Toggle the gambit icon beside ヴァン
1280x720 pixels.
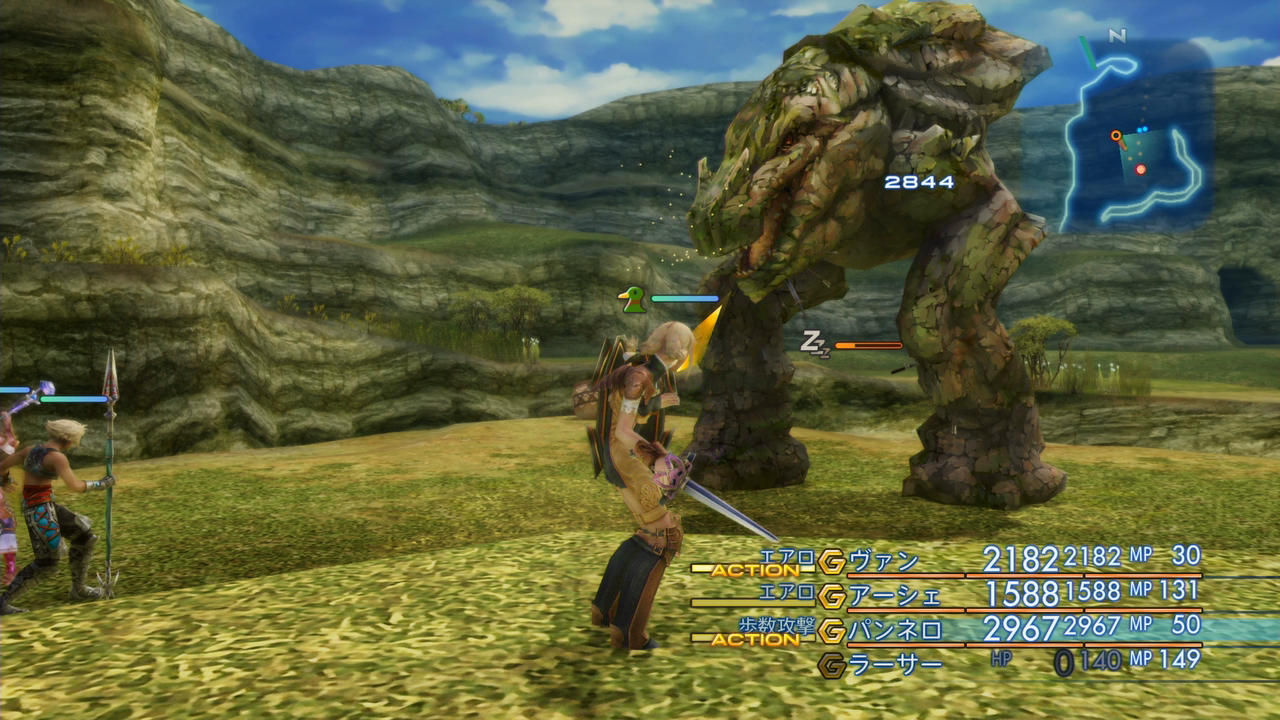click(x=831, y=561)
